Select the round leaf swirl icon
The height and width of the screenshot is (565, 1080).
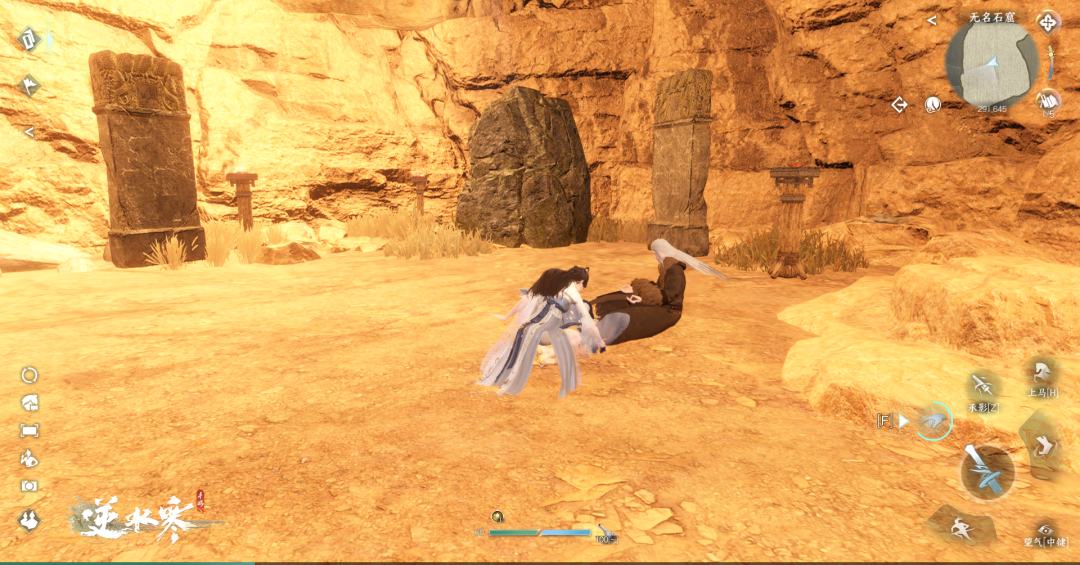pos(932,104)
